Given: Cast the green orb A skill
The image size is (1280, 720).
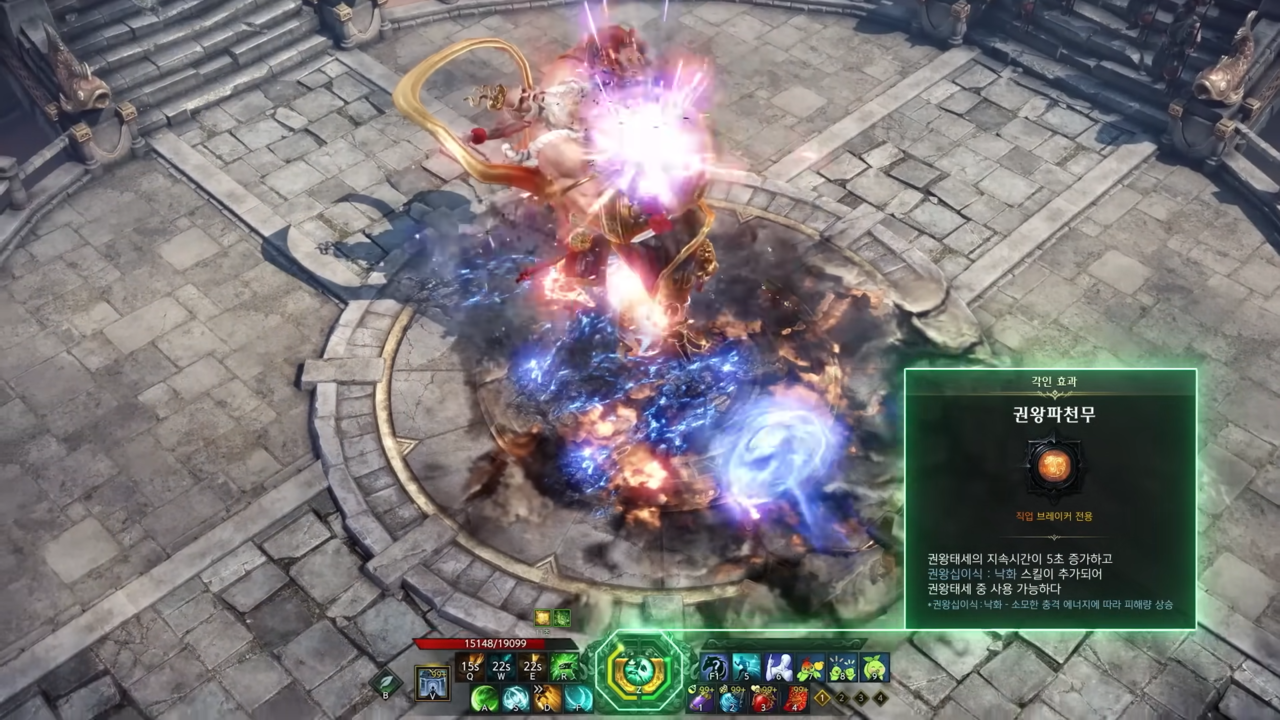Looking at the screenshot, I should 485,698.
